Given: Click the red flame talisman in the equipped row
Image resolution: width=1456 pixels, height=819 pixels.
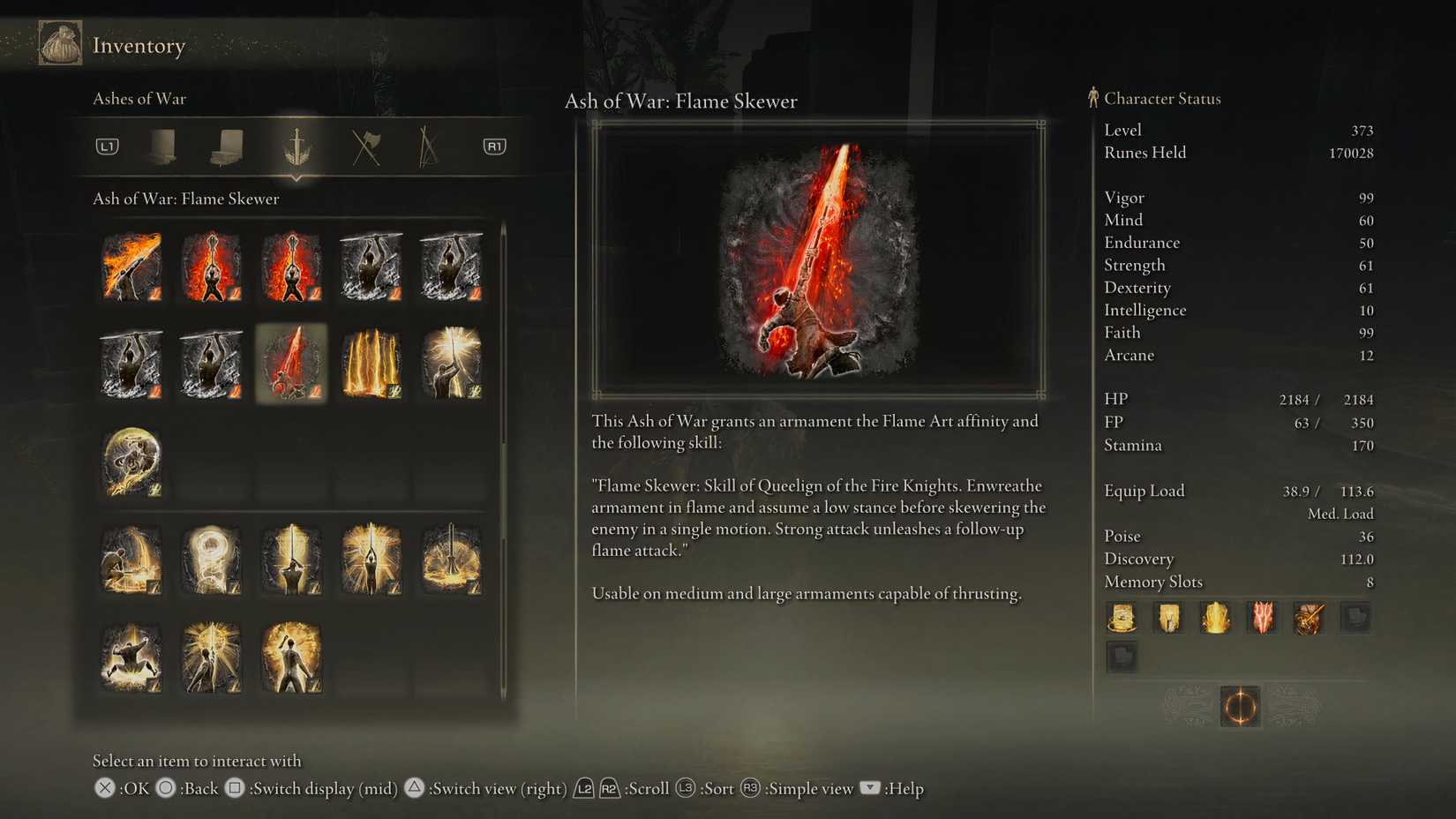Looking at the screenshot, I should coord(1263,618).
